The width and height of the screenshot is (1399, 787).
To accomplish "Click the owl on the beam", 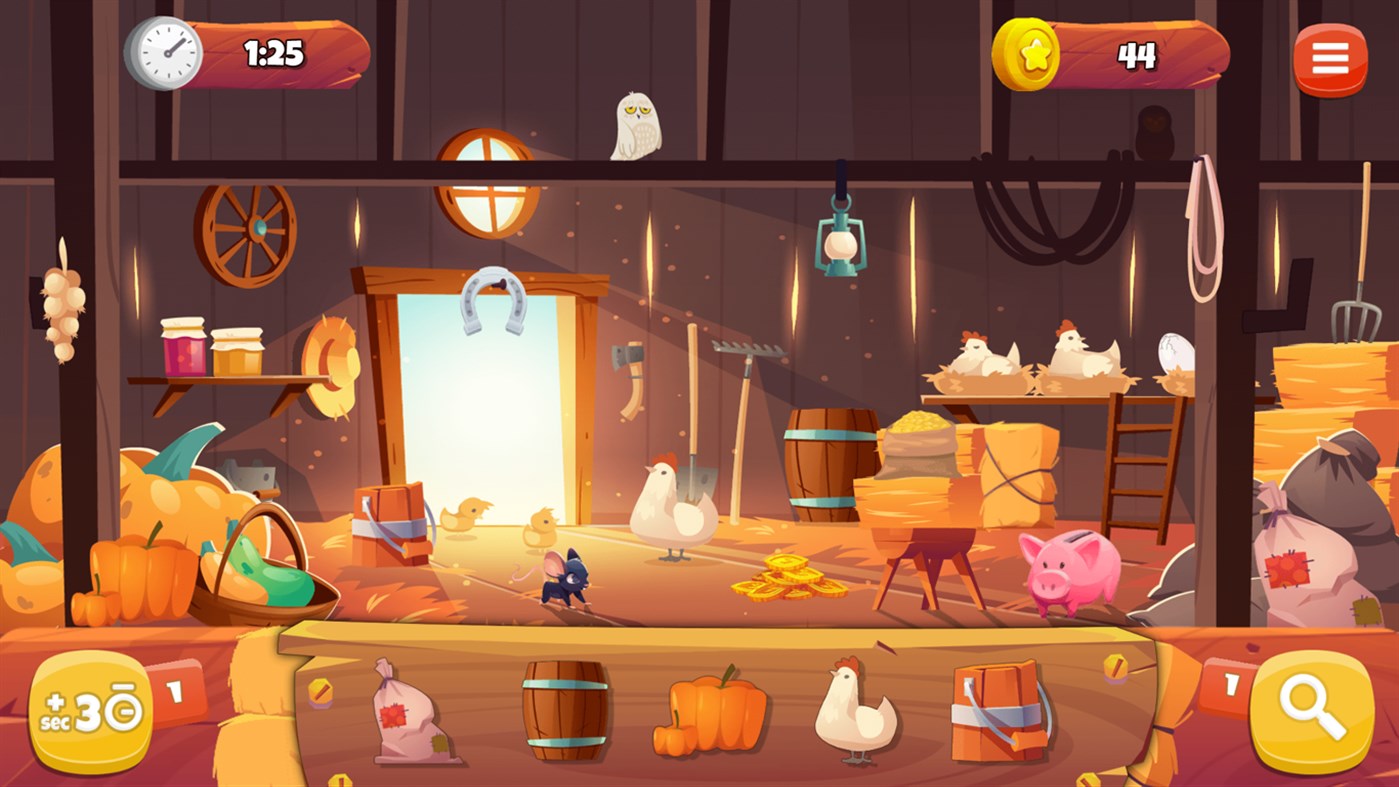I will (634, 125).
